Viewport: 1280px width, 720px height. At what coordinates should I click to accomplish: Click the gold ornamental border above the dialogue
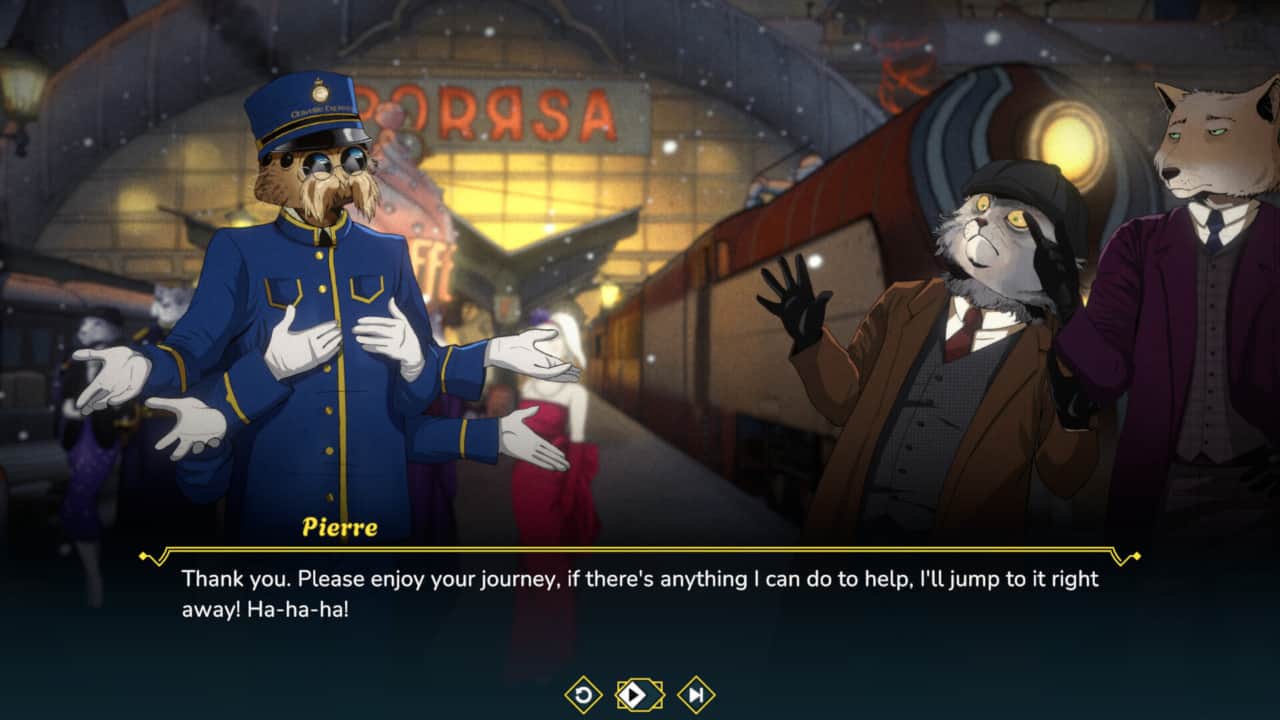[640, 550]
